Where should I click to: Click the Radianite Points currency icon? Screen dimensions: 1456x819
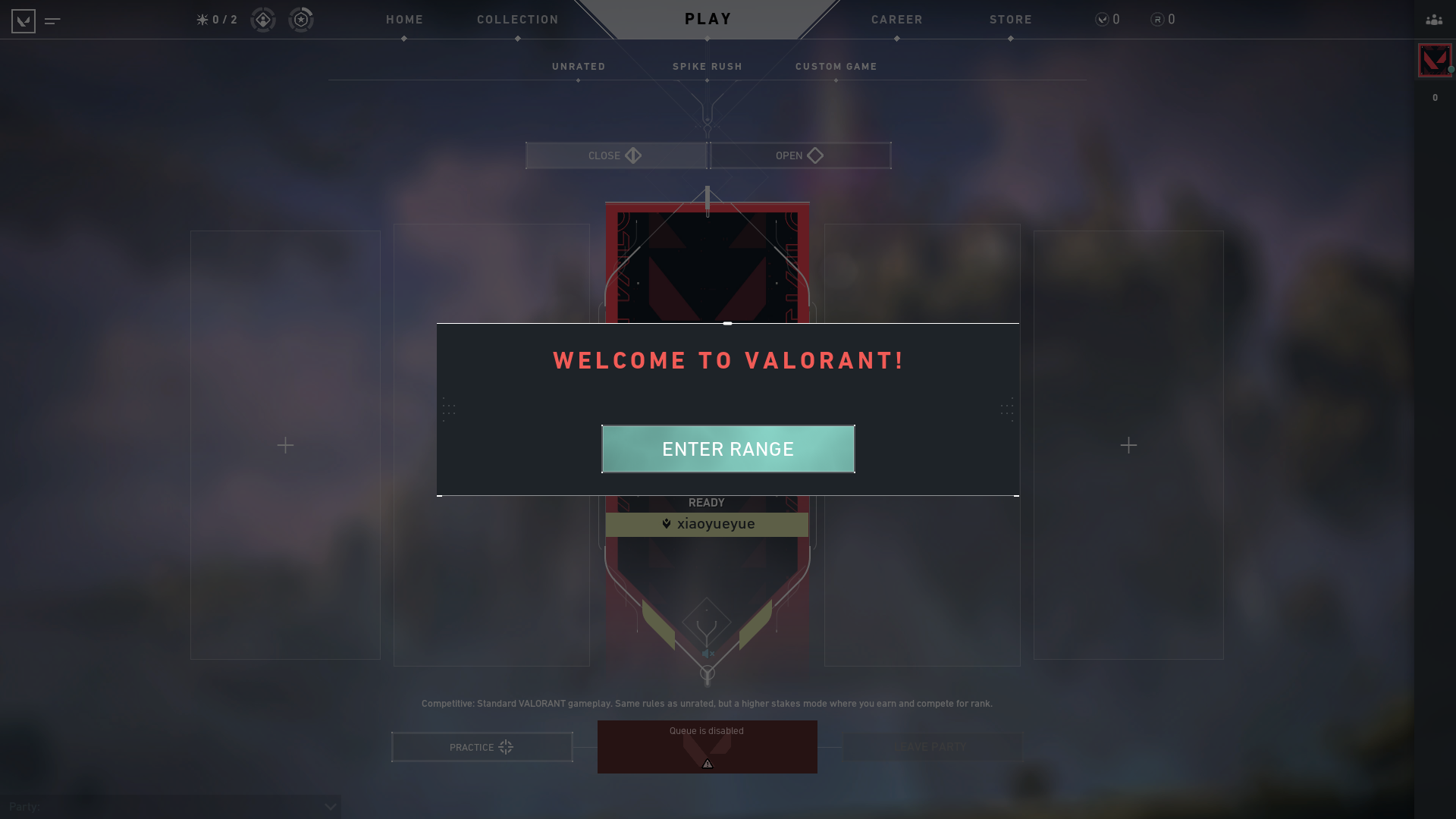tap(1156, 20)
